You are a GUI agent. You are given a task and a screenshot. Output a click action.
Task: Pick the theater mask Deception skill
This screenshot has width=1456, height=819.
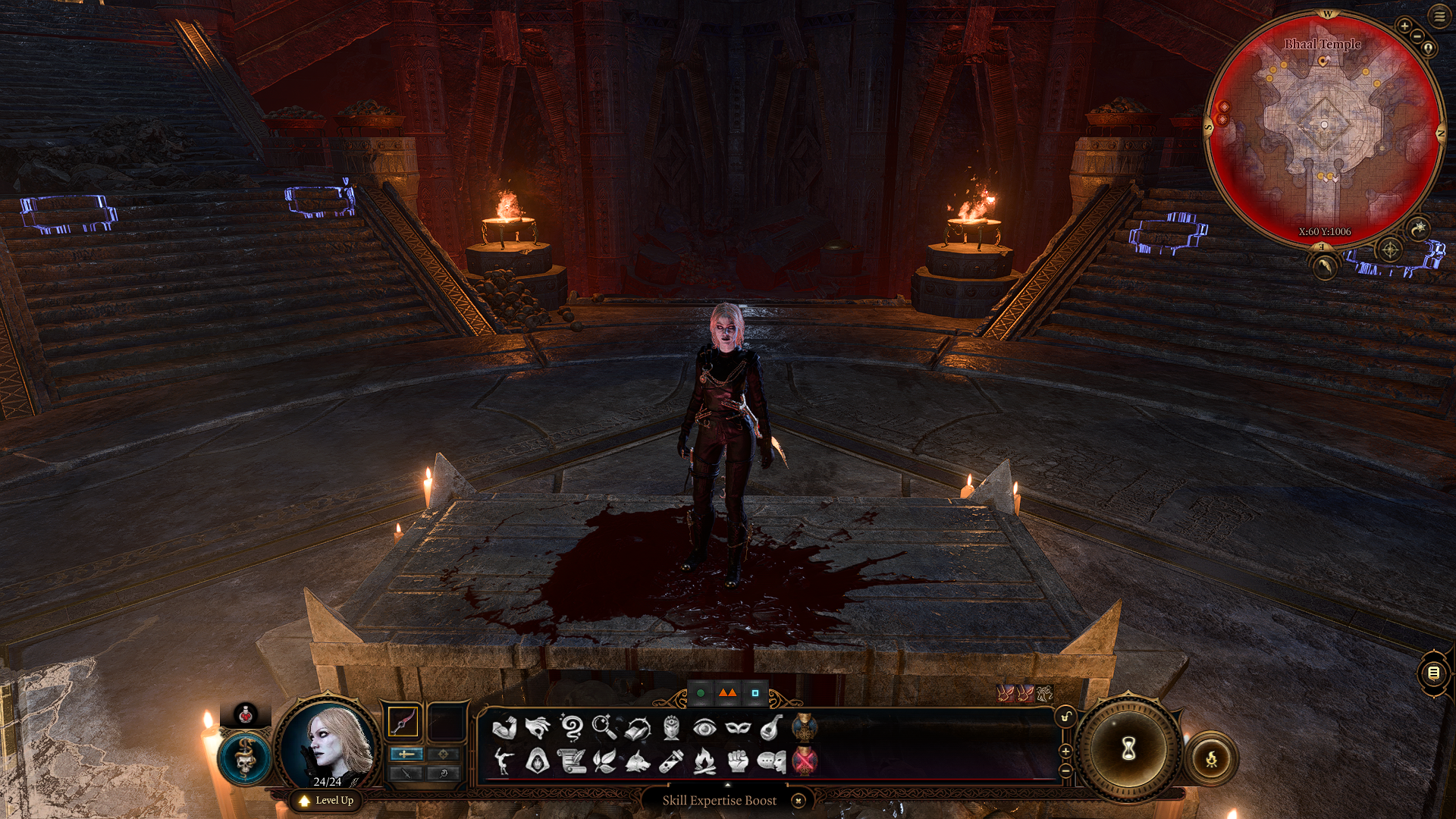pos(738,728)
